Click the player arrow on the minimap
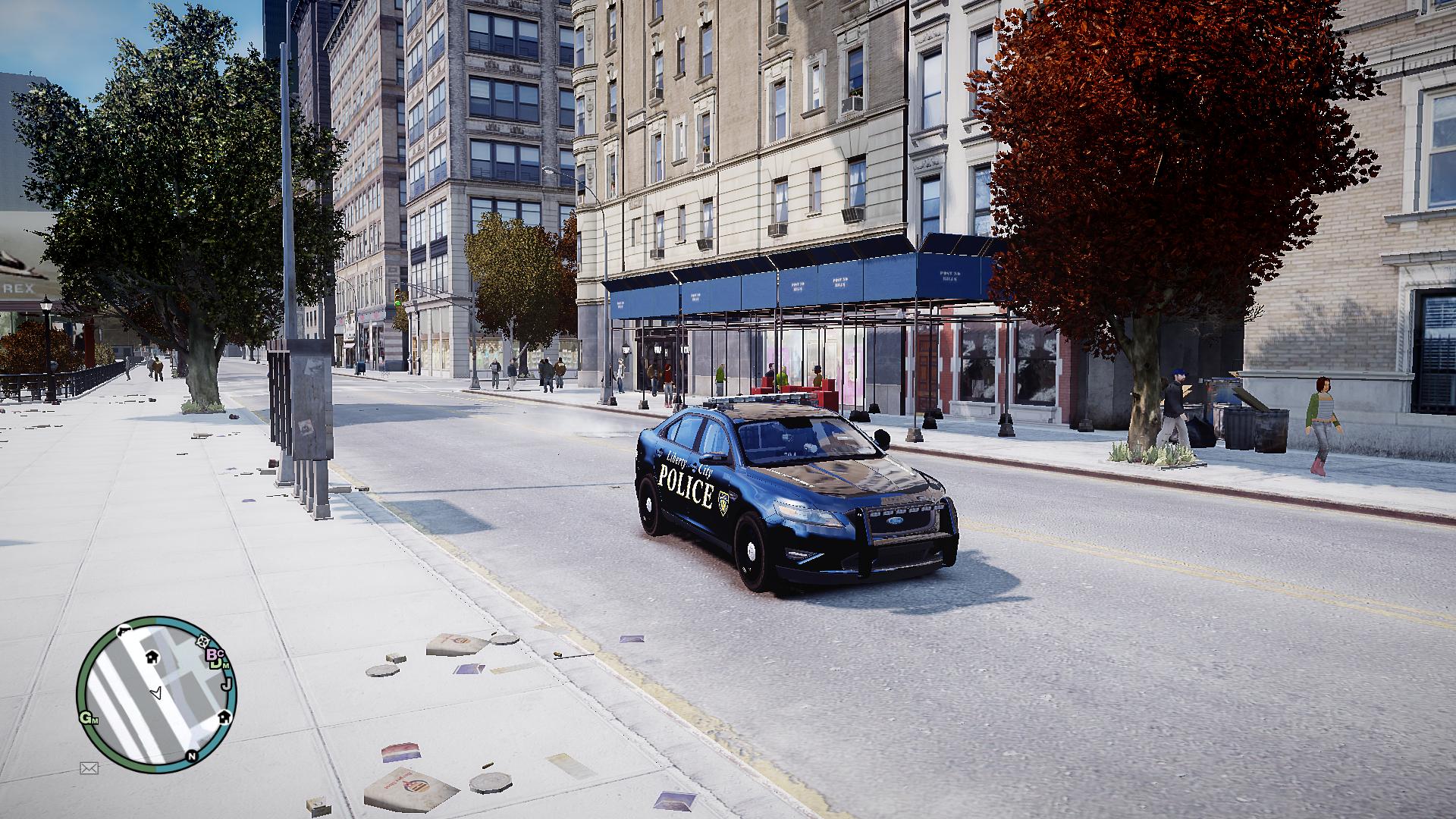This screenshot has height=819, width=1456. 157,692
